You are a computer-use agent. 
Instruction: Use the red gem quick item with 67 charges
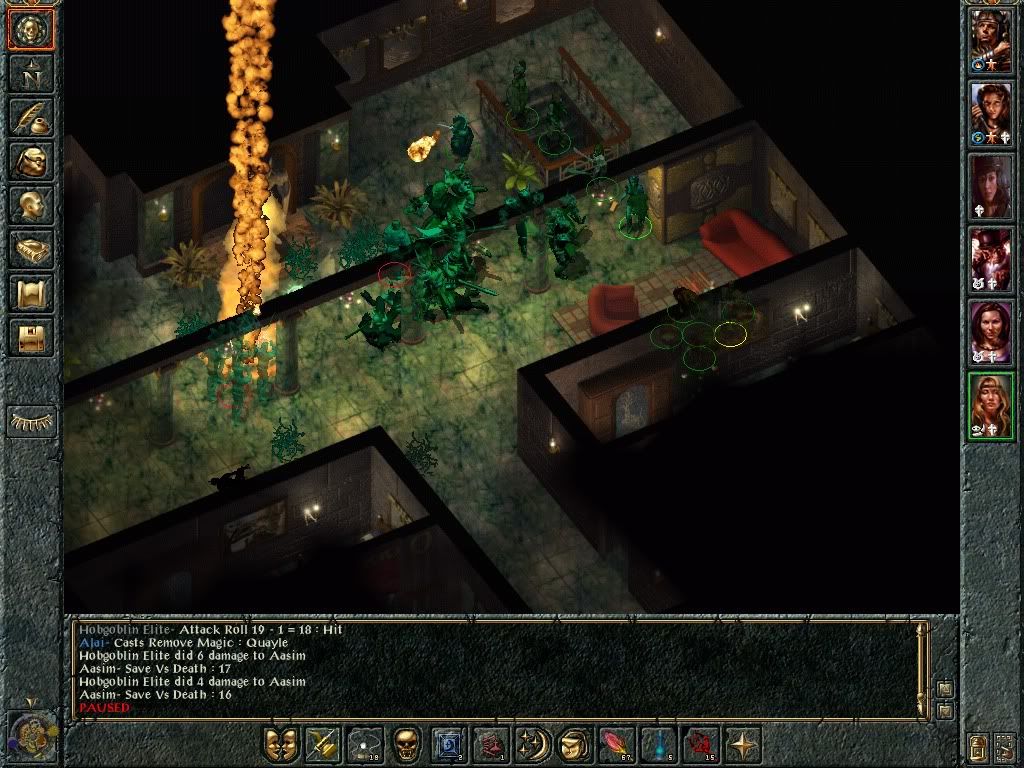[x=614, y=745]
